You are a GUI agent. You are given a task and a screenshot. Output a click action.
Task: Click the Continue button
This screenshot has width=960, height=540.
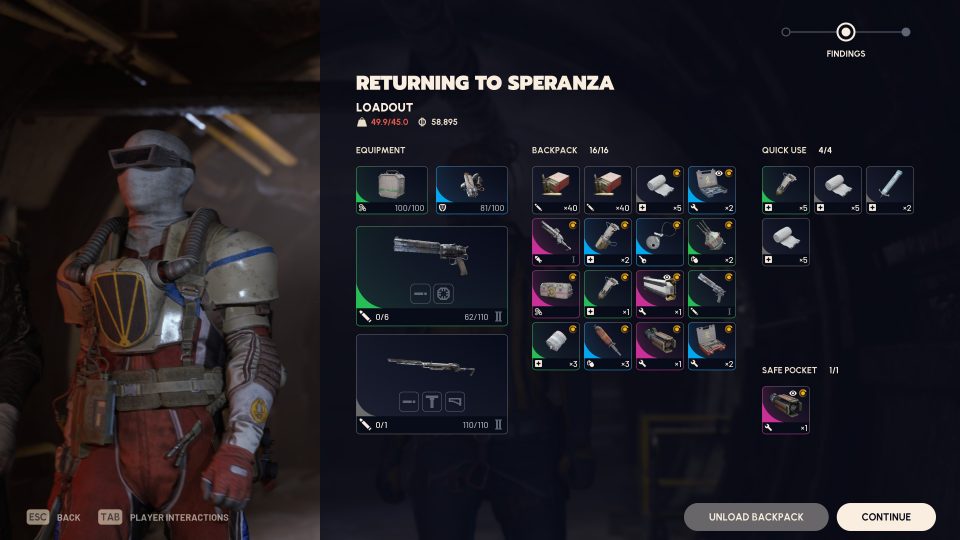tap(886, 517)
